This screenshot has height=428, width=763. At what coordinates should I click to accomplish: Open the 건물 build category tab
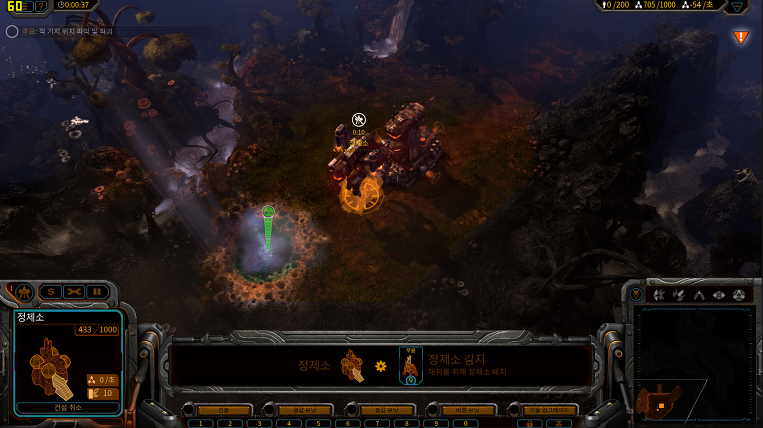[x=223, y=410]
